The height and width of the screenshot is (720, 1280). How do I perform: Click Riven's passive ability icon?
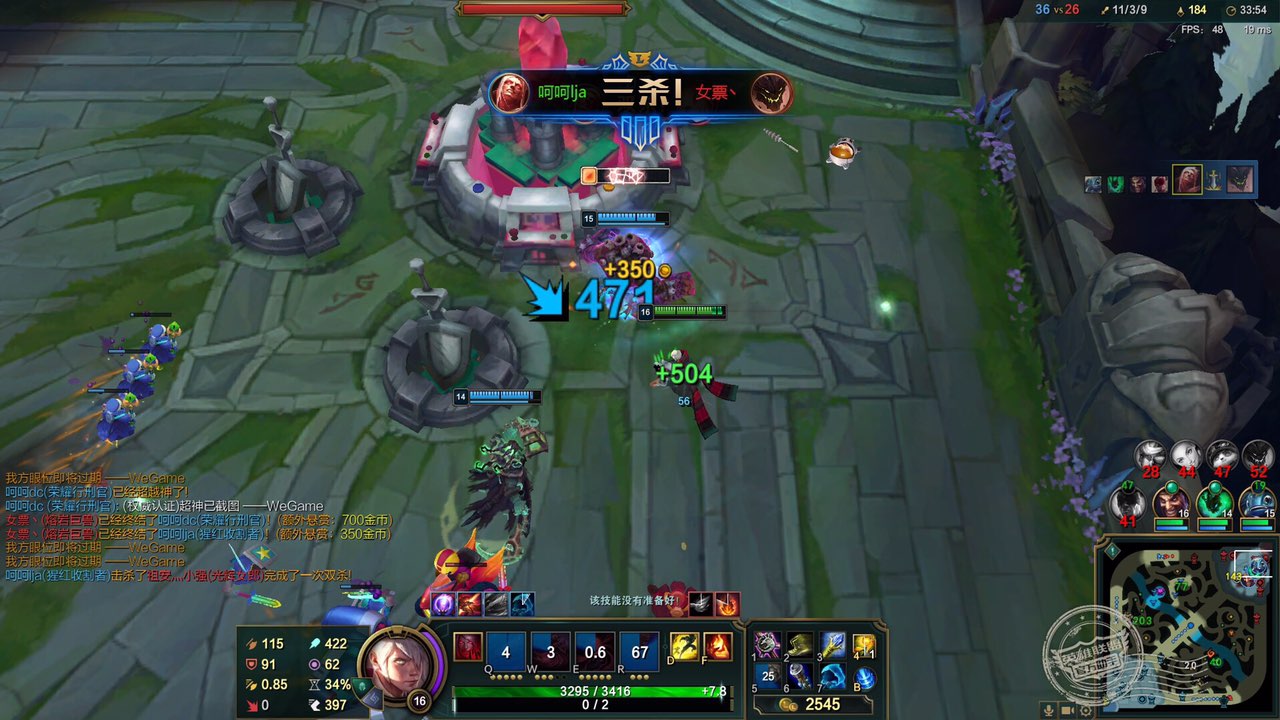coord(468,647)
